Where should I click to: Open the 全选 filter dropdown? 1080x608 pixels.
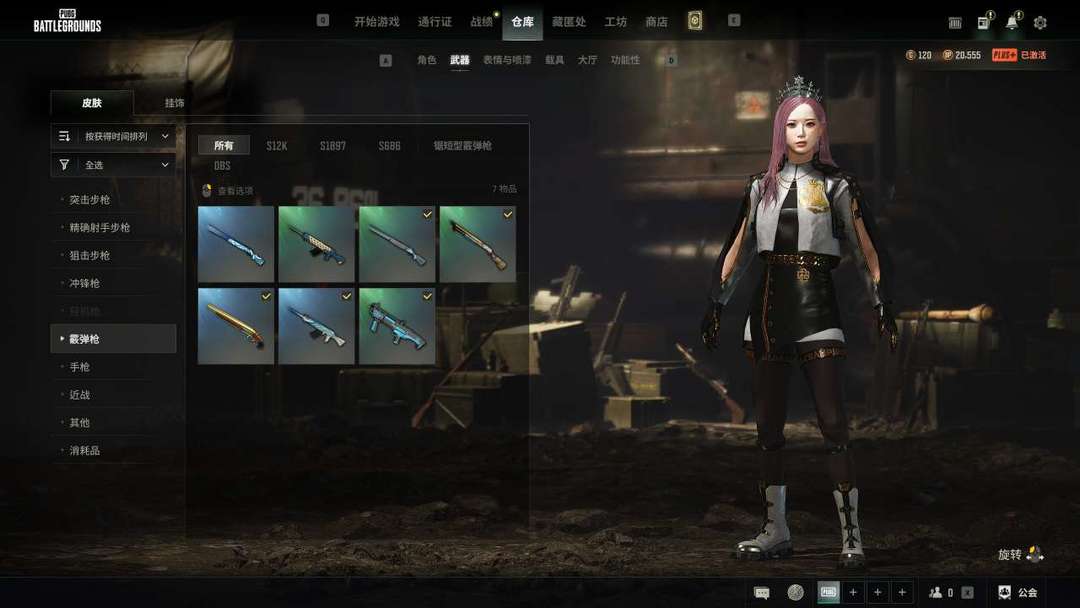113,165
